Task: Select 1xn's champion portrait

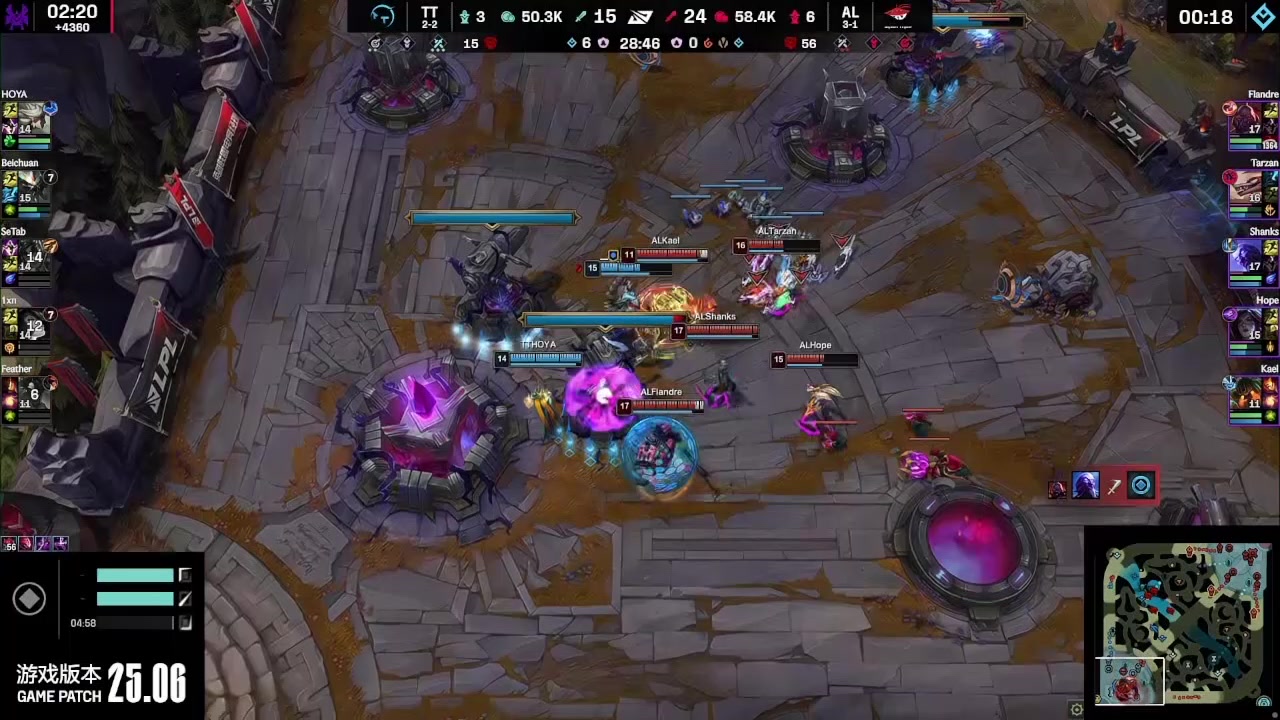Action: point(31,324)
